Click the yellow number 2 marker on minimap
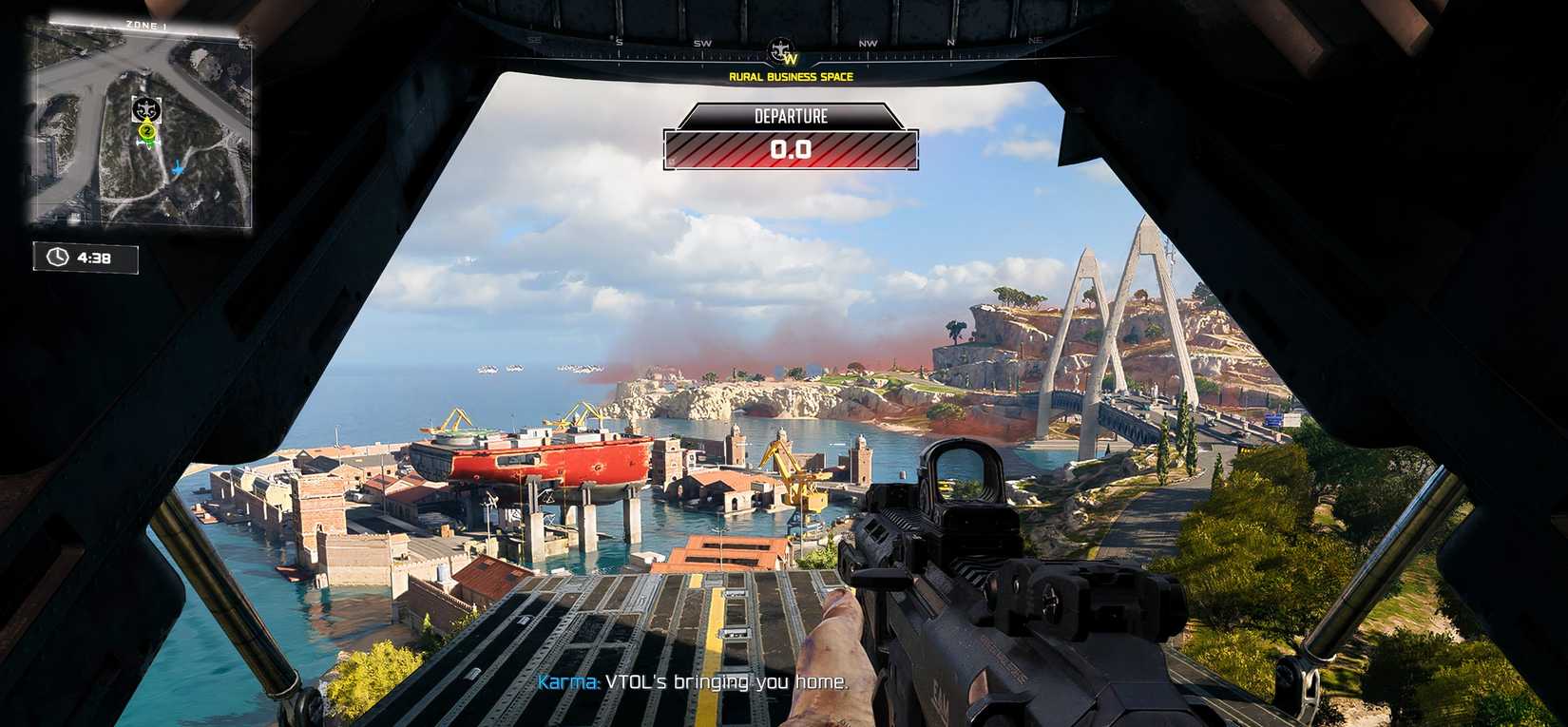Screen dimensions: 1568x727 coord(146,131)
